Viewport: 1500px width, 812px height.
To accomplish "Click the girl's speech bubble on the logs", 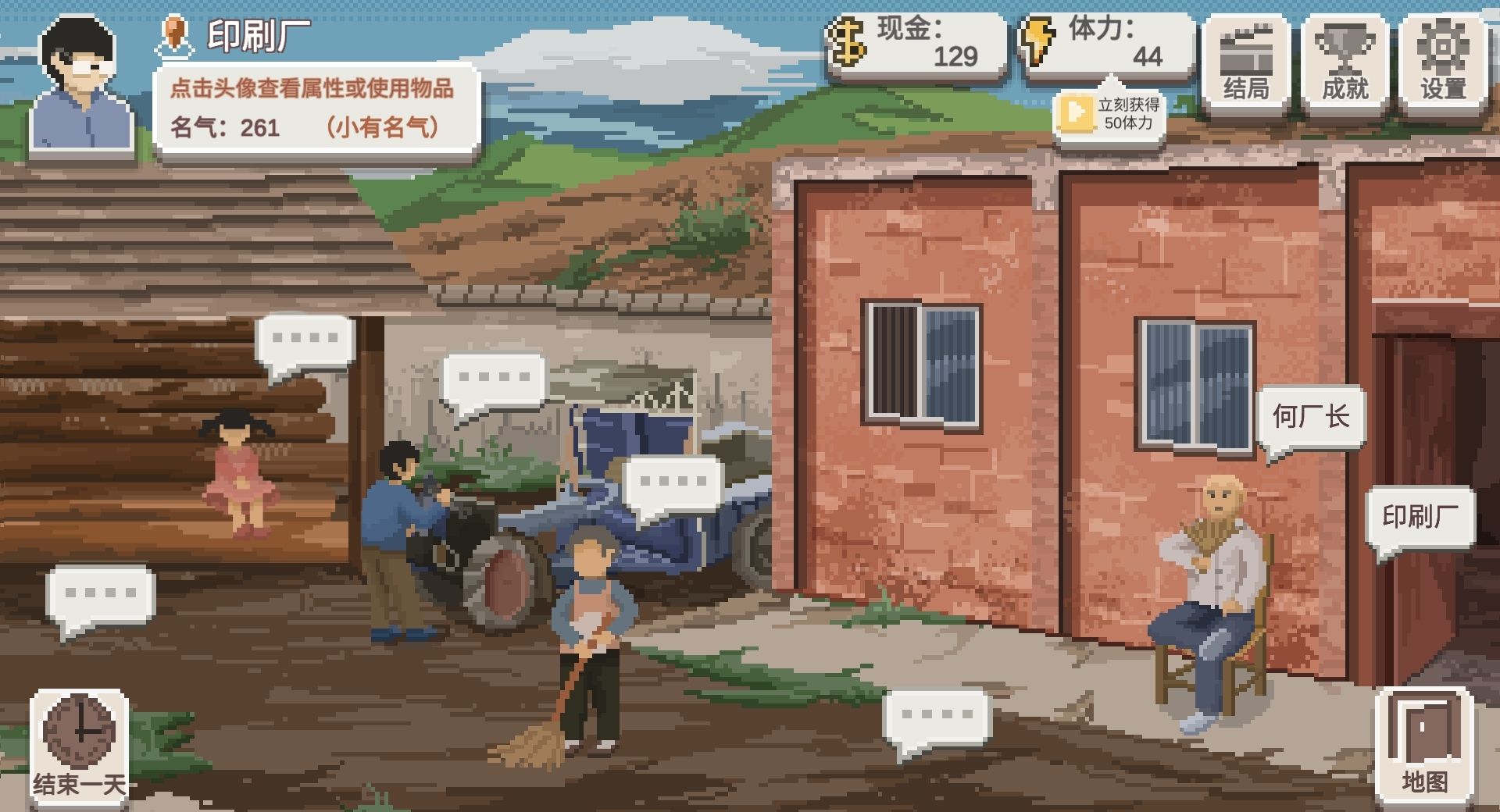I will click(x=303, y=340).
